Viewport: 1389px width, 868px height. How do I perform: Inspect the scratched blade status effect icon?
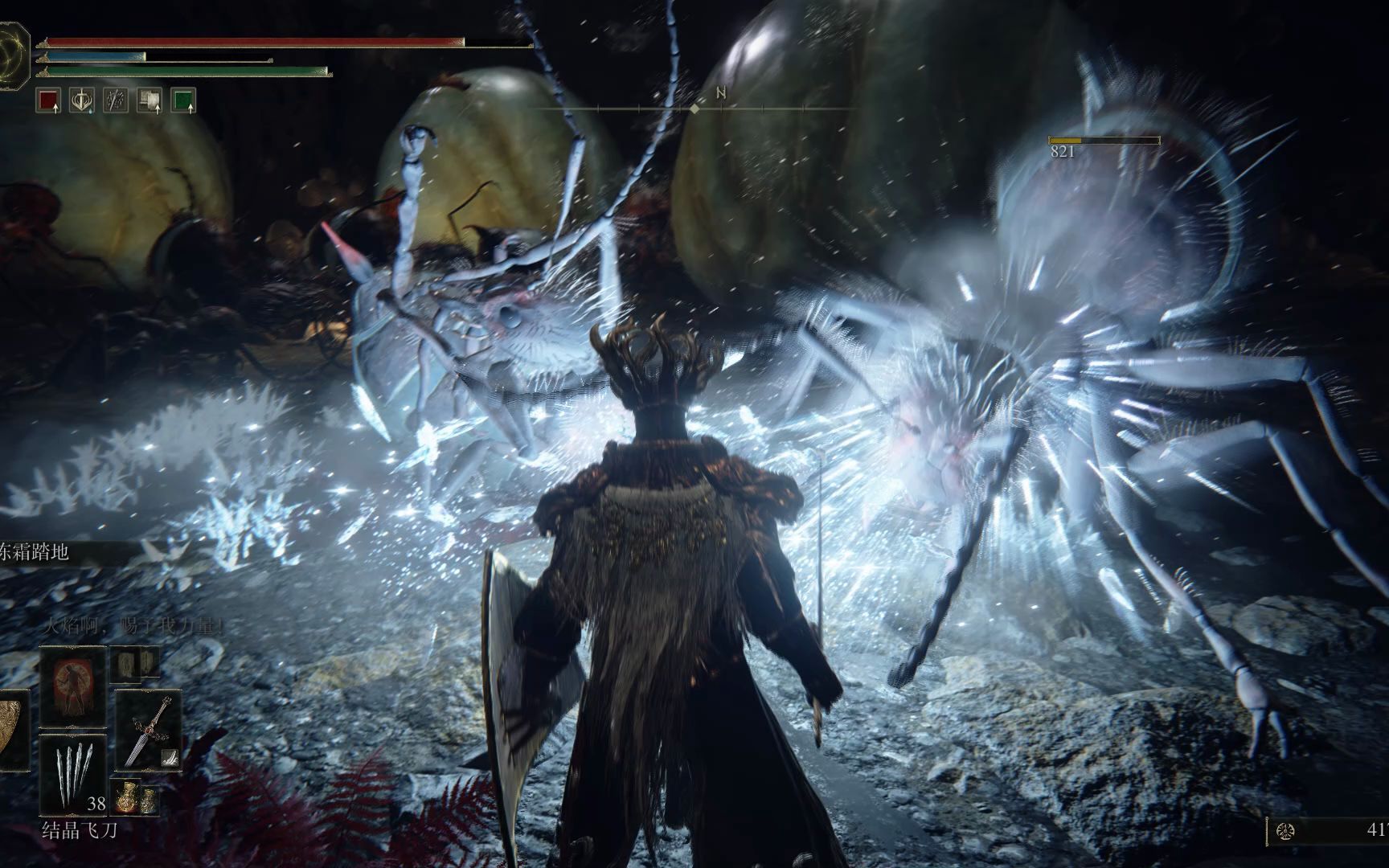coord(116,100)
